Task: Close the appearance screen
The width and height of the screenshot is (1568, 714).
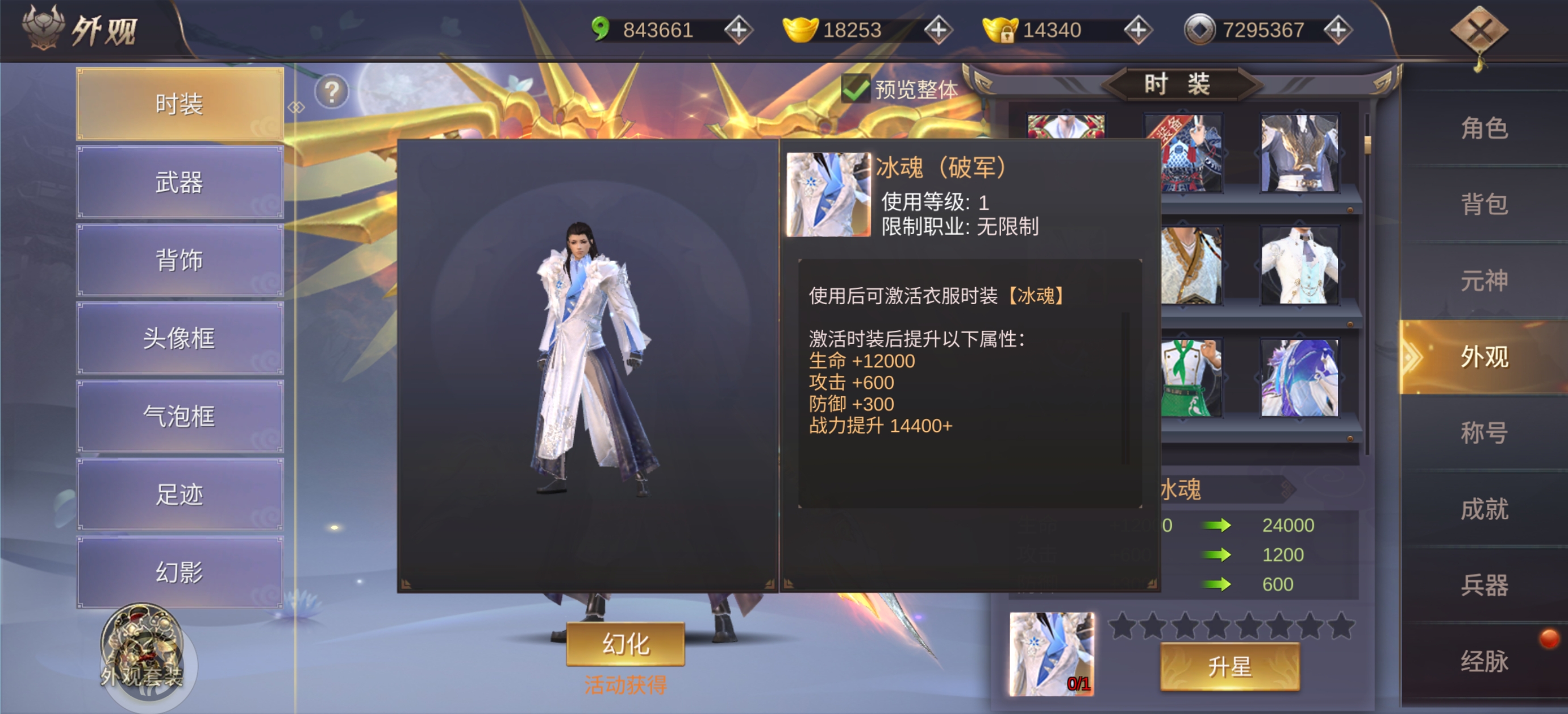Action: pyautogui.click(x=1479, y=31)
